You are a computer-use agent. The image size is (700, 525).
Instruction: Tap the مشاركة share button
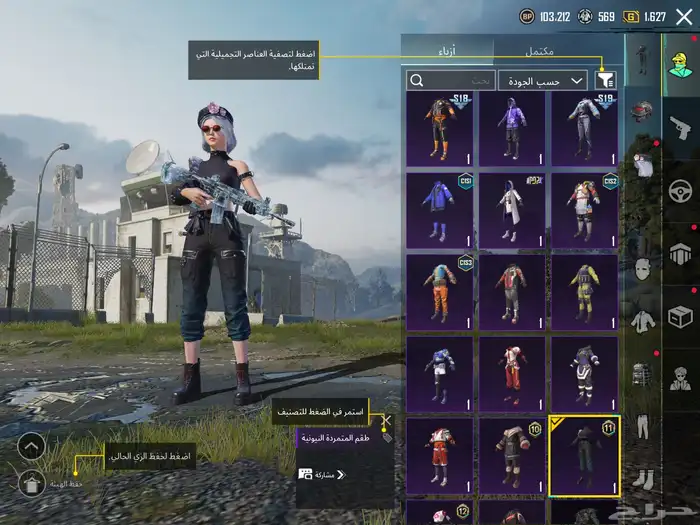click(316, 474)
